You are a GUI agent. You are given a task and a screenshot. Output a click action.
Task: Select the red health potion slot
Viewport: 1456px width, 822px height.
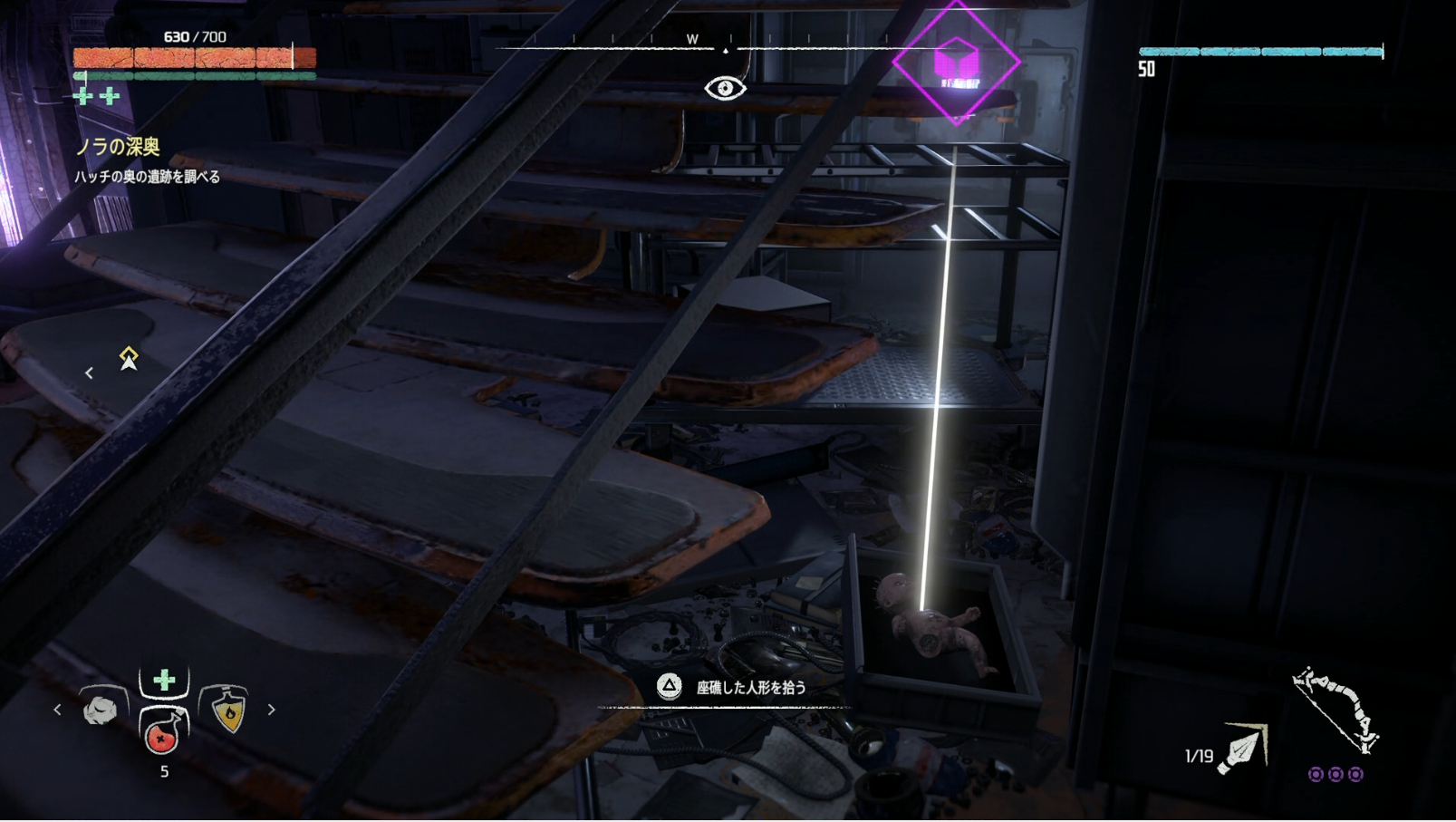point(163,731)
